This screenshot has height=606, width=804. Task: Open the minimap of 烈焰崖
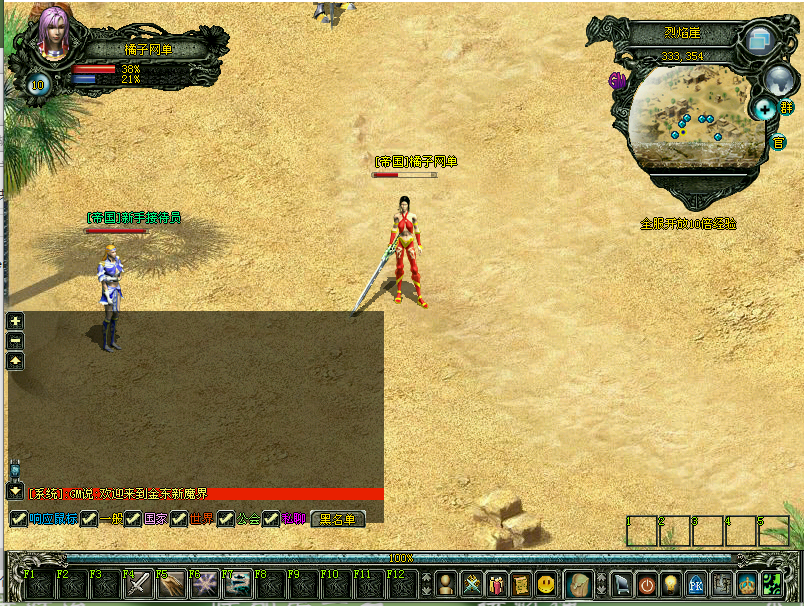tap(690, 115)
